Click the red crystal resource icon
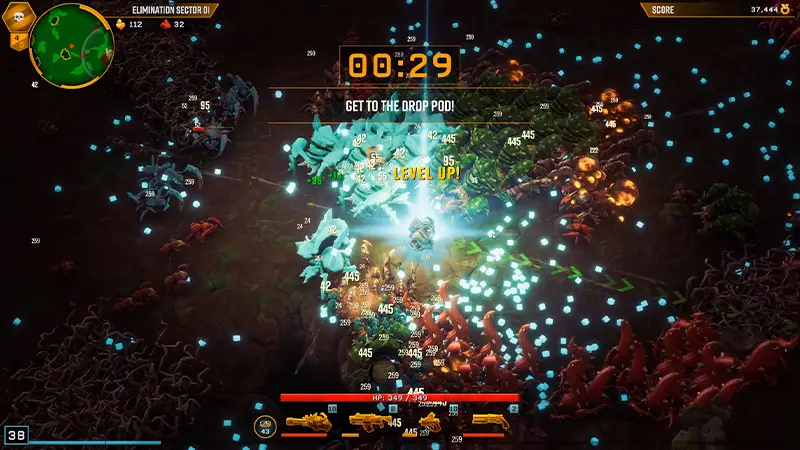800x450 pixels. pos(166,25)
